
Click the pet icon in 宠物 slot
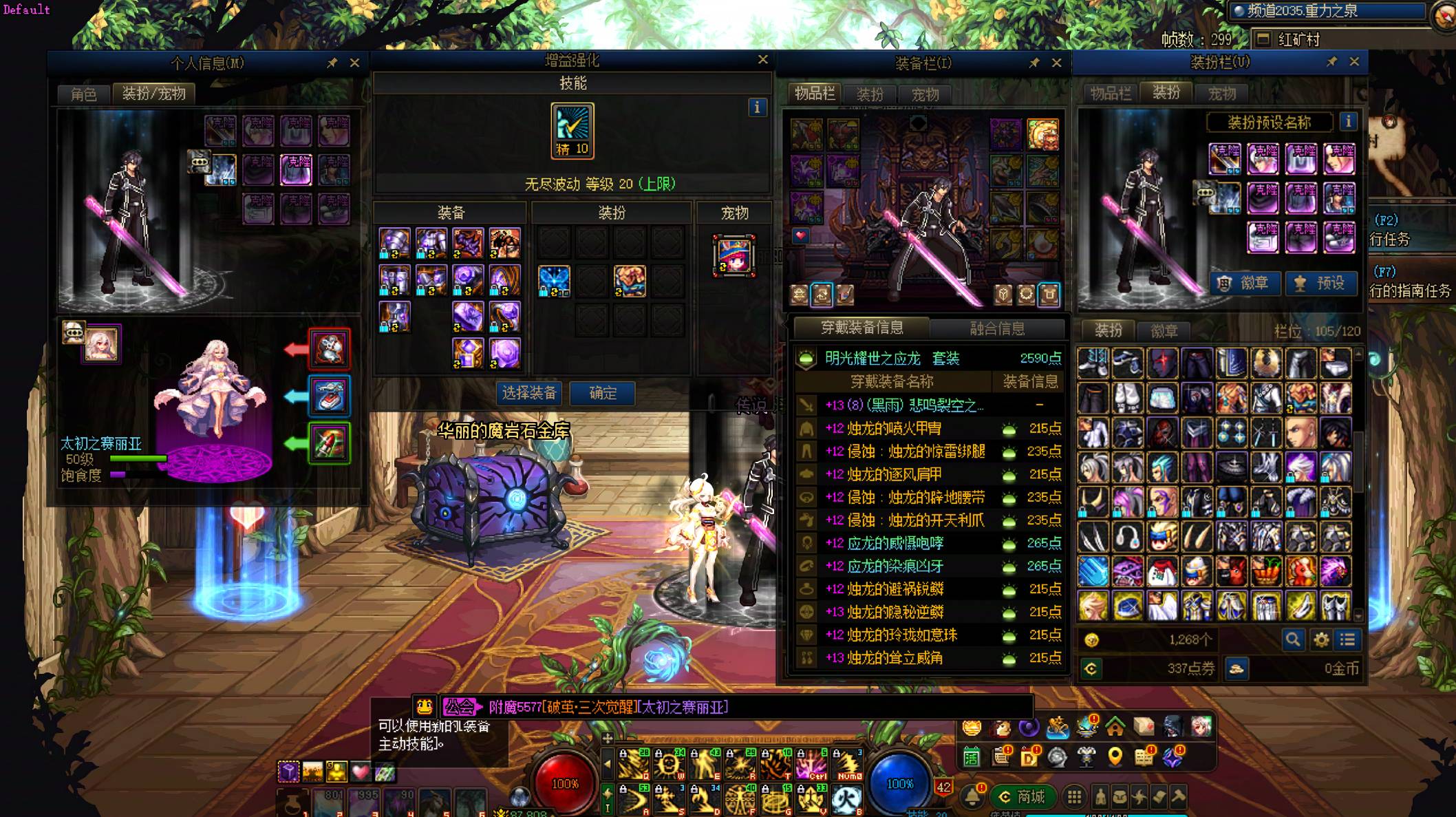pyautogui.click(x=734, y=255)
